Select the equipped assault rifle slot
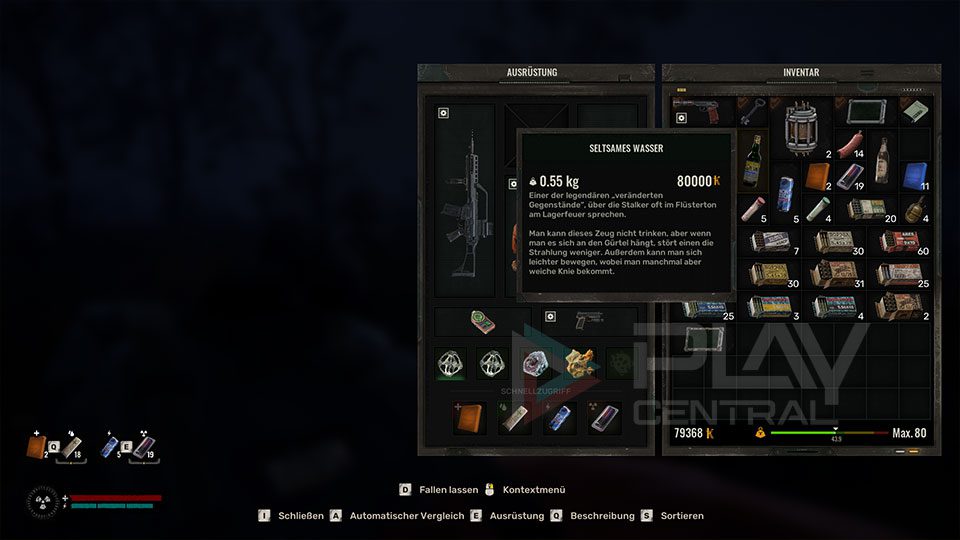Image resolution: width=960 pixels, height=540 pixels. pos(465,205)
